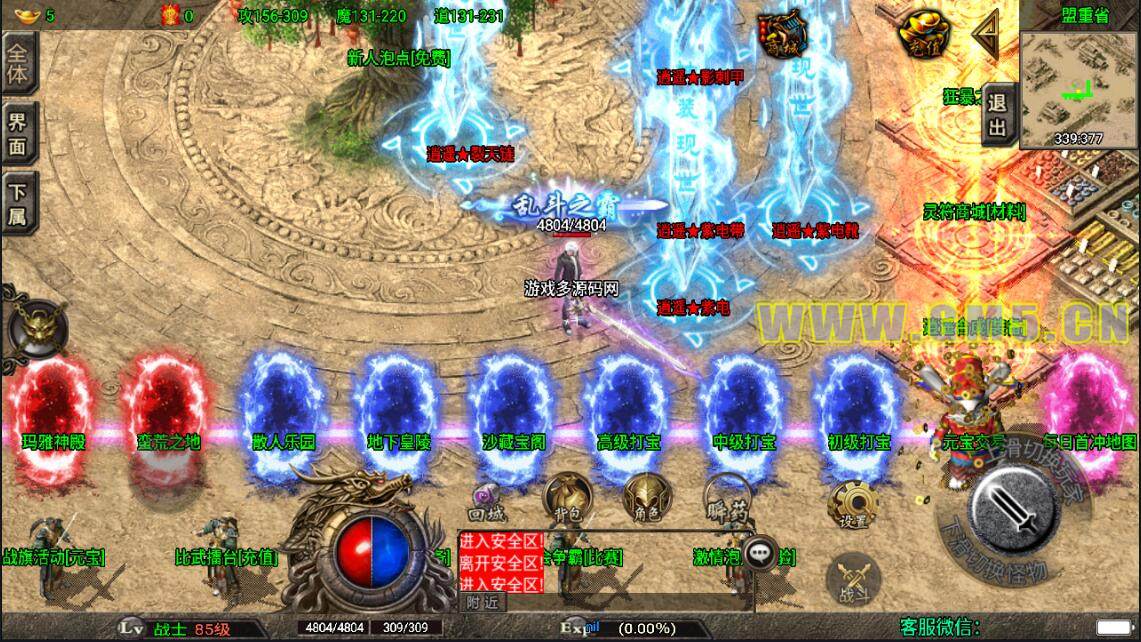The image size is (1141, 642).
Task: Open the 全体 (All) panel tab
Action: click(19, 63)
